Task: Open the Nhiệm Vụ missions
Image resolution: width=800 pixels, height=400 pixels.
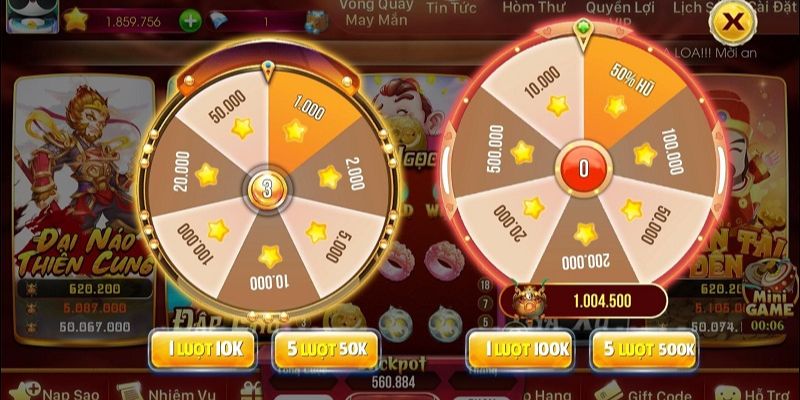Action: 177,391
